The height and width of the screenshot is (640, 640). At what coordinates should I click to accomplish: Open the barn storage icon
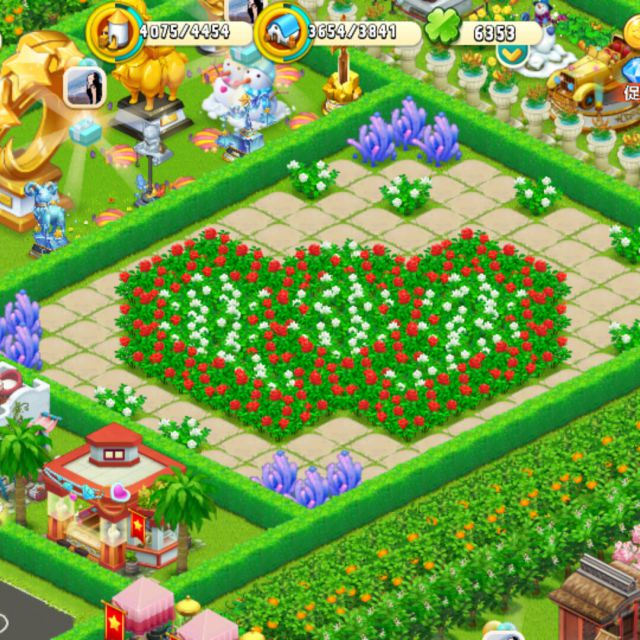pos(283,31)
